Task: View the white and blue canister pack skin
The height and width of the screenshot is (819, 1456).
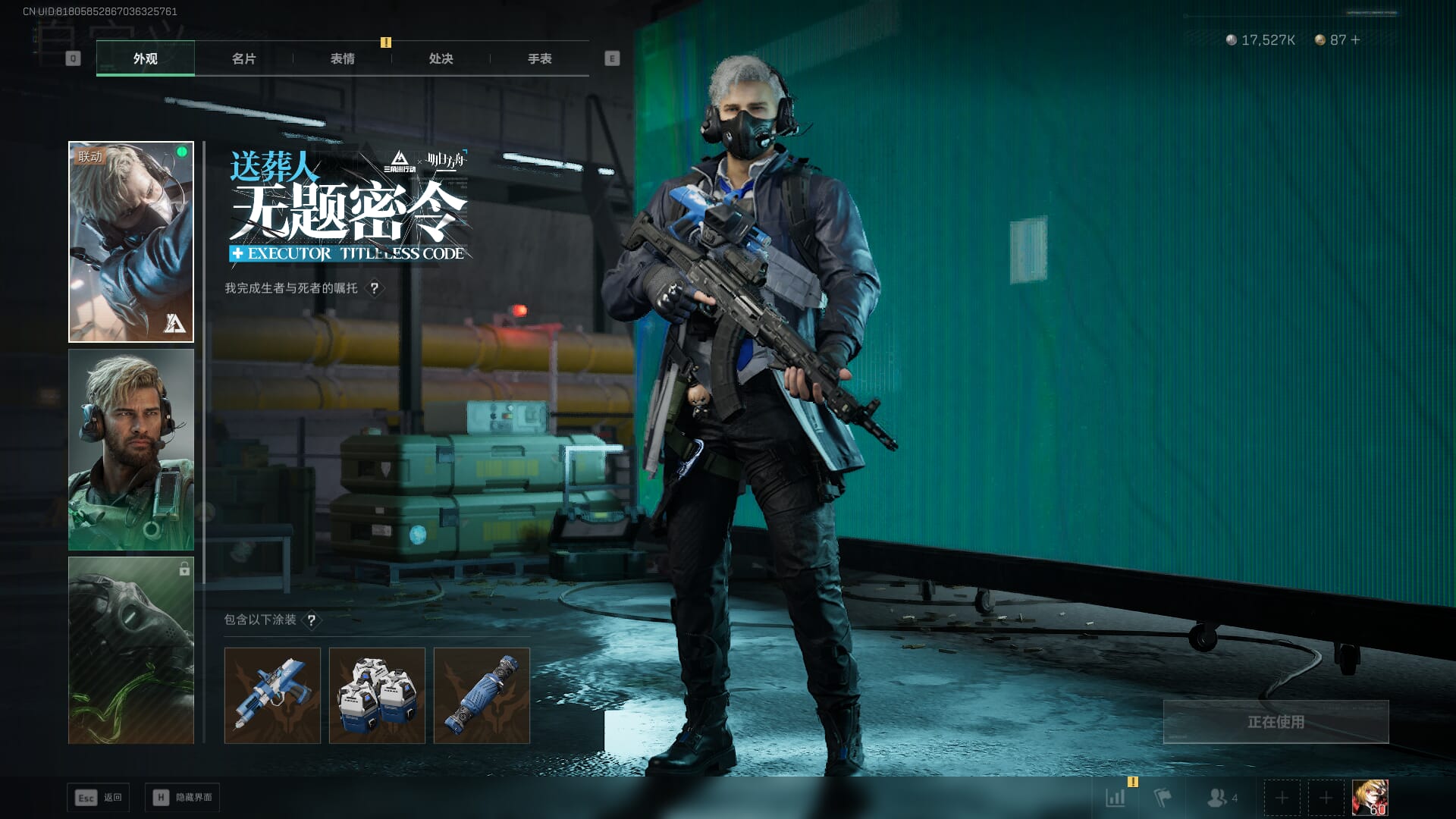Action: pos(377,695)
